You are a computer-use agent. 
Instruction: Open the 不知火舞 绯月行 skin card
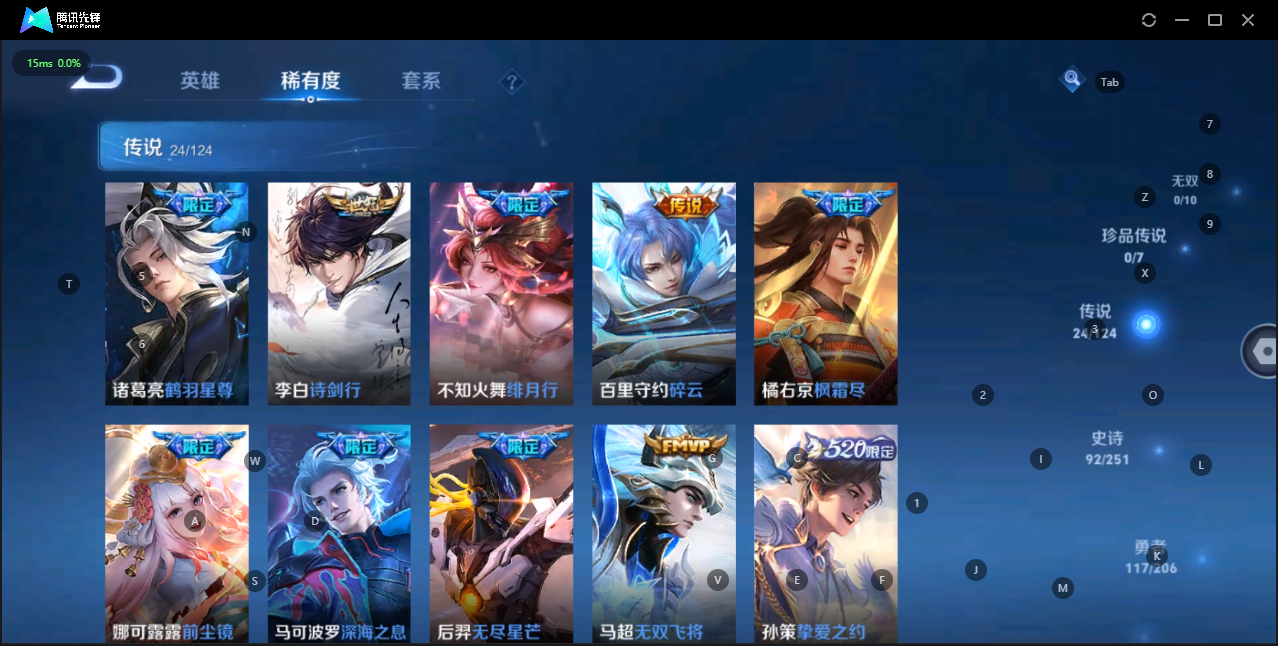point(501,294)
